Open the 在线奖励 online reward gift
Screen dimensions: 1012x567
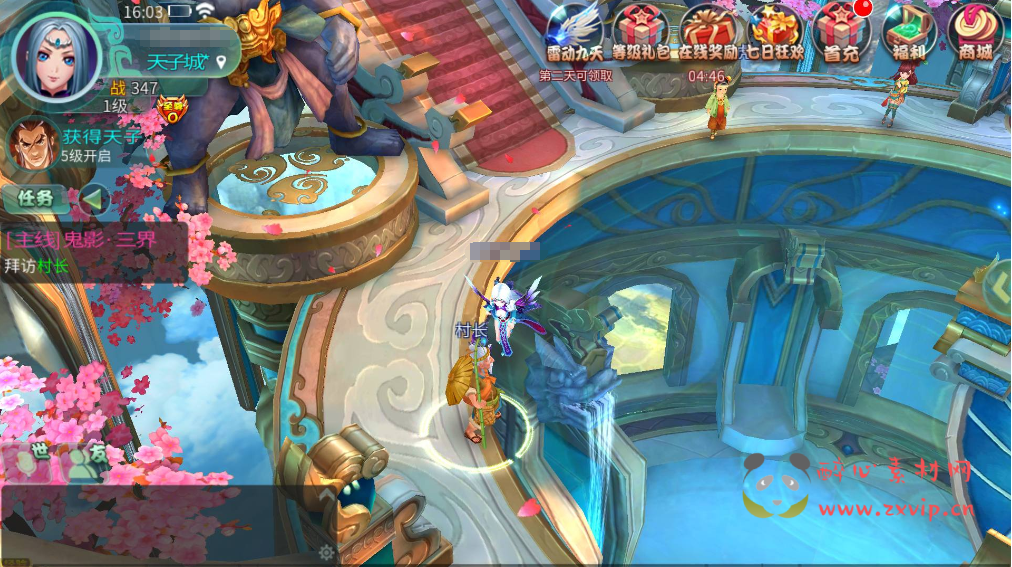(707, 32)
